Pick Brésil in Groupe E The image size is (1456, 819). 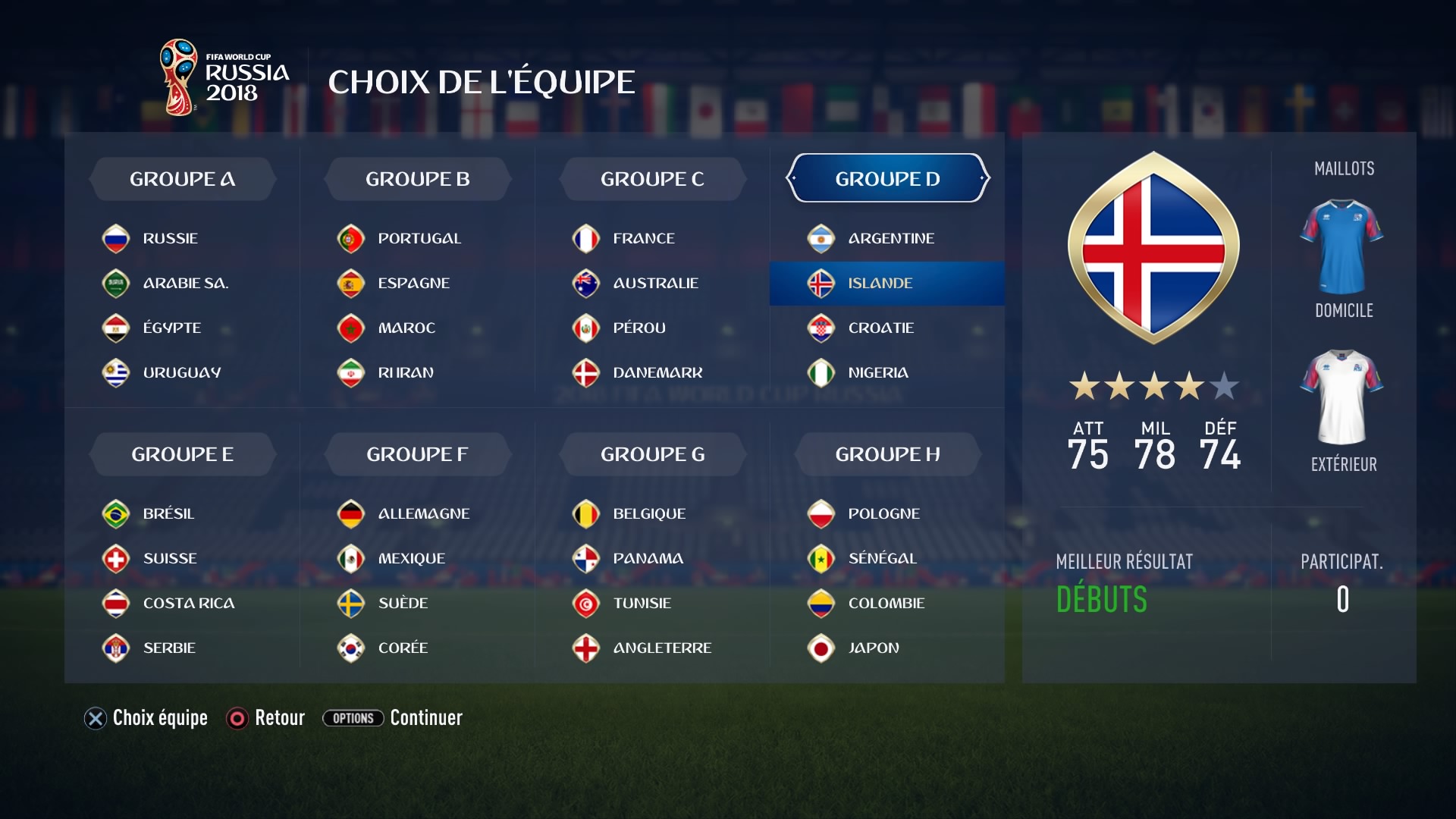coord(168,513)
